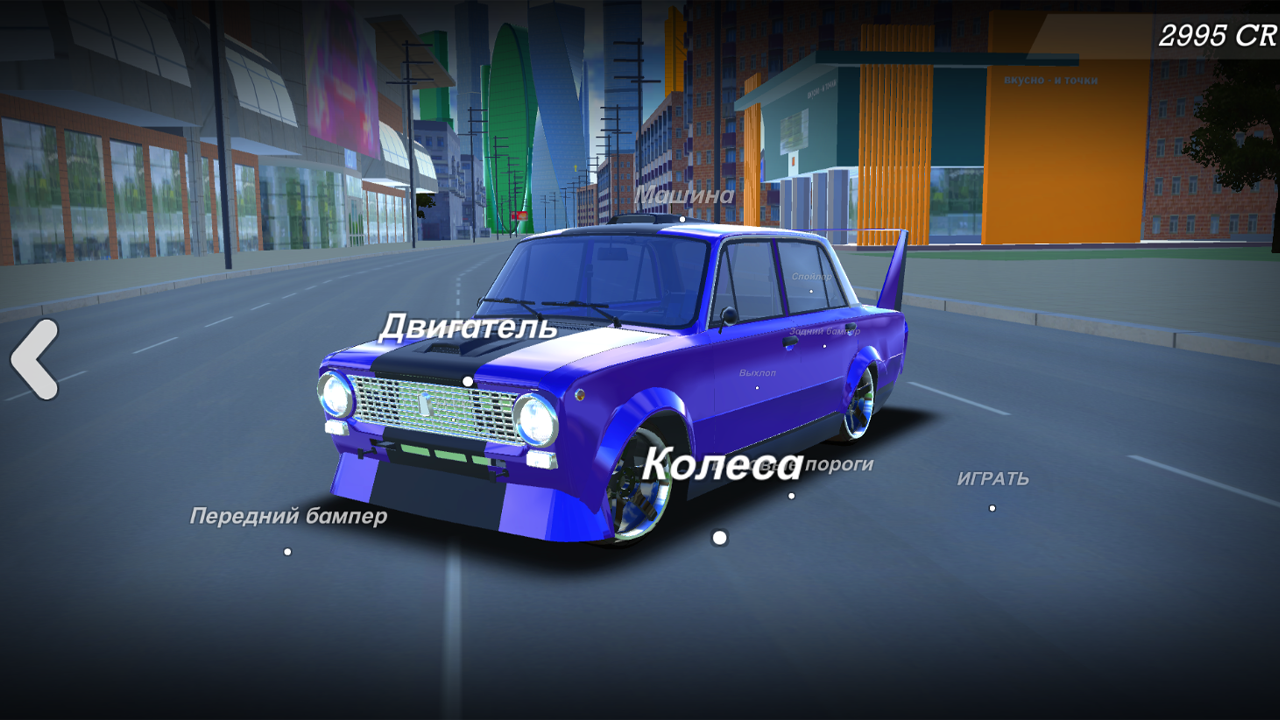This screenshot has height=720, width=1280.
Task: Open the Спойлер customization marker
Action: pyautogui.click(x=810, y=290)
